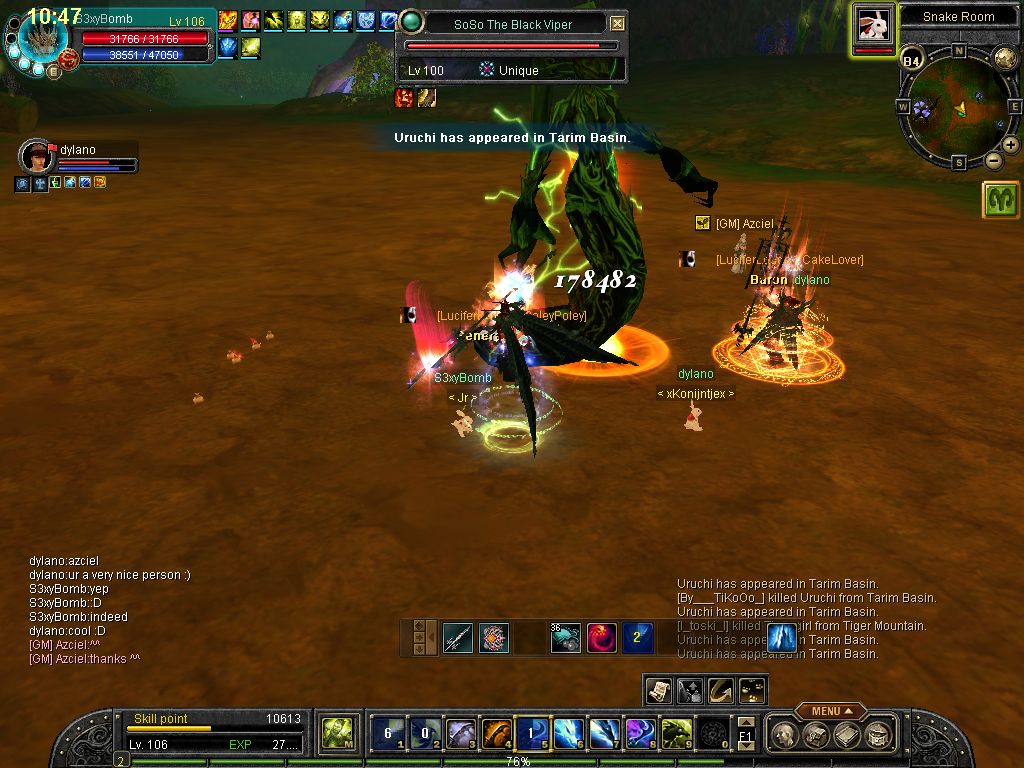Open the treasure chest inventory icon

click(x=816, y=735)
